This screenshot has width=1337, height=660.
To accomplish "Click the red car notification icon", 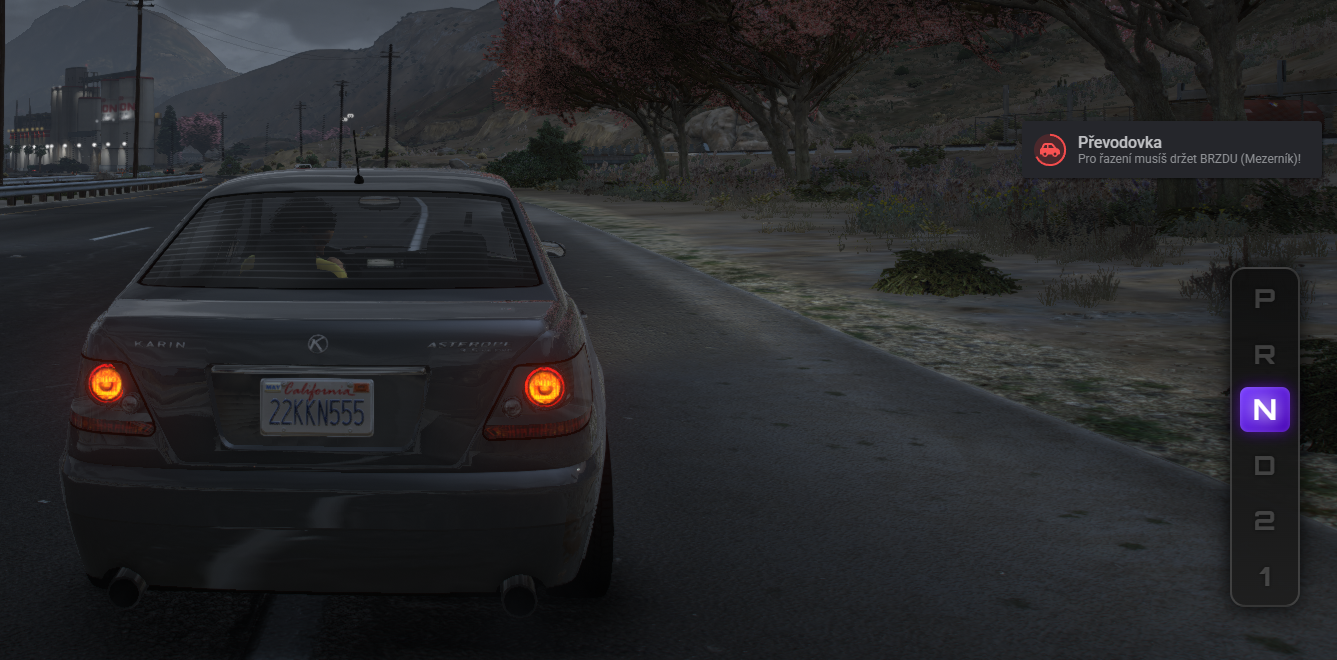I will pyautogui.click(x=1049, y=150).
